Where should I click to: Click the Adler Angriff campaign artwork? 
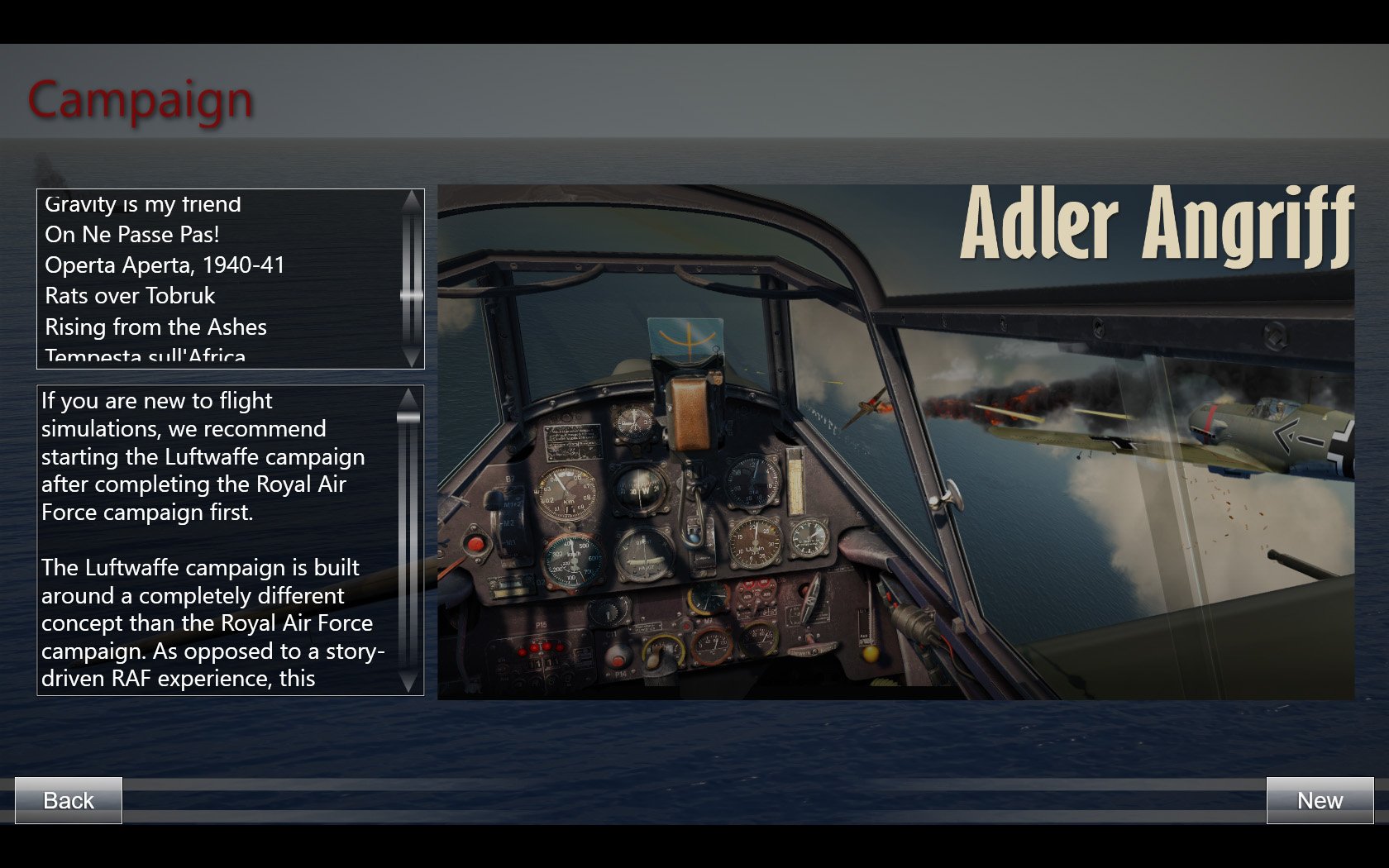[895, 441]
